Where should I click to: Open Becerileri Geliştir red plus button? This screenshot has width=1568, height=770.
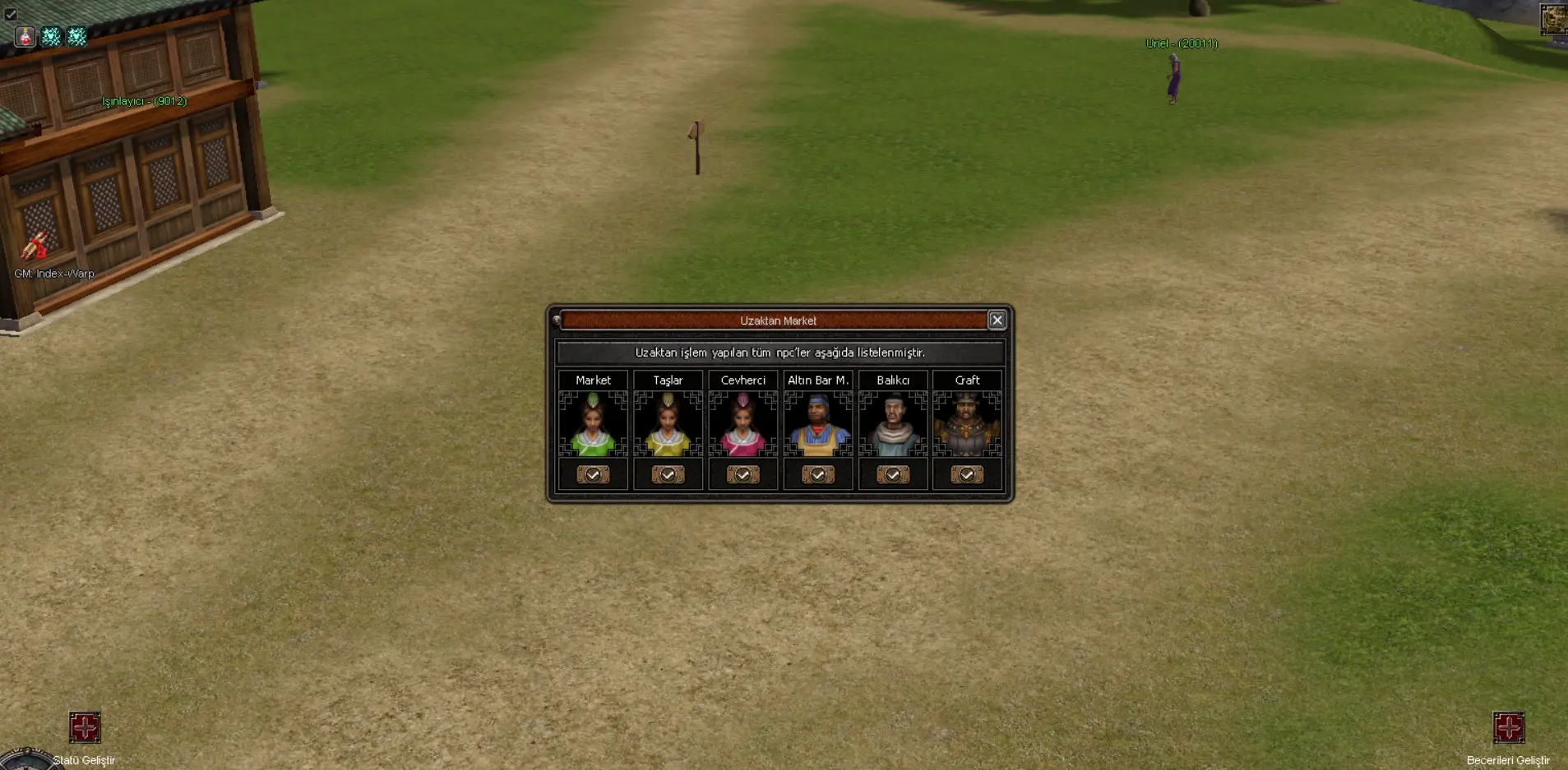1509,727
